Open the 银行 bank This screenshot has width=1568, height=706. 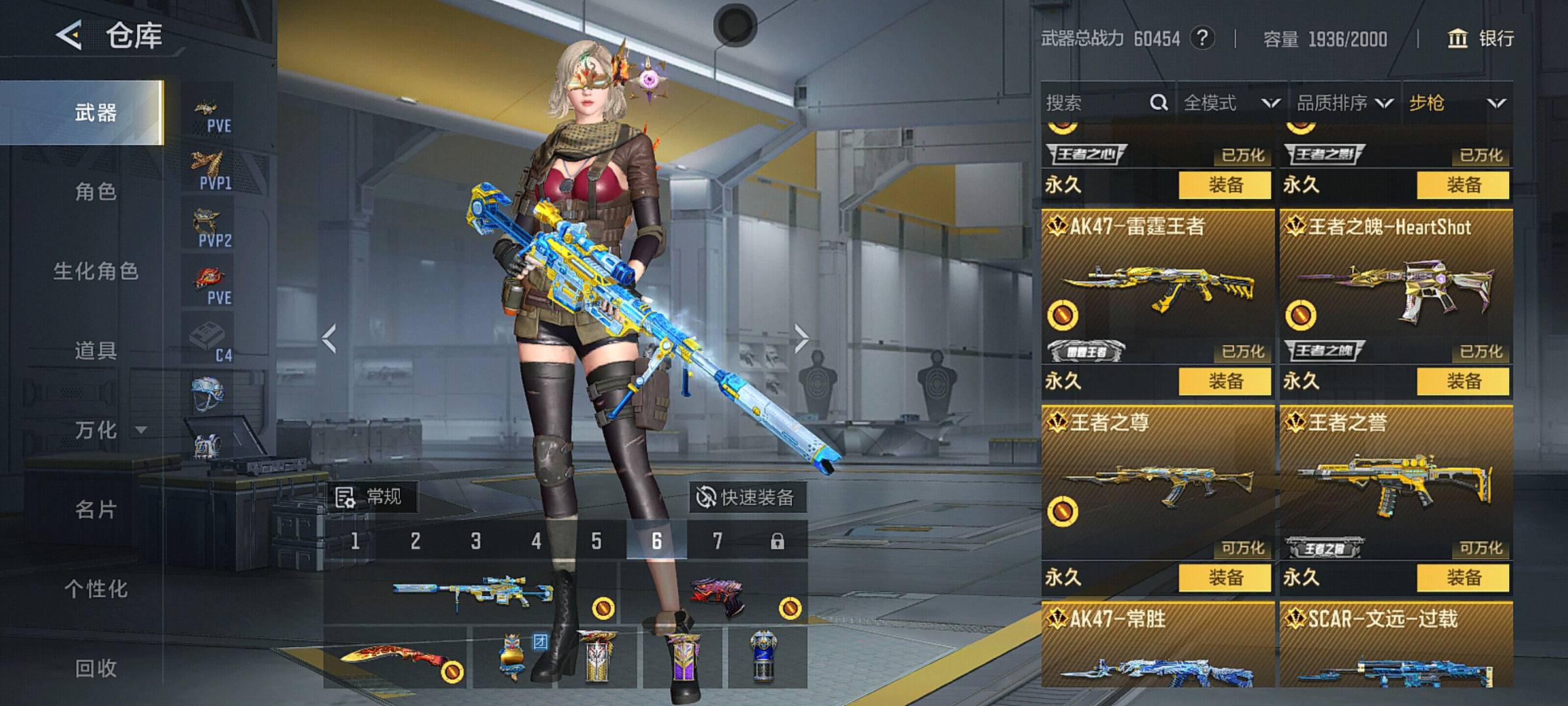[1481, 39]
